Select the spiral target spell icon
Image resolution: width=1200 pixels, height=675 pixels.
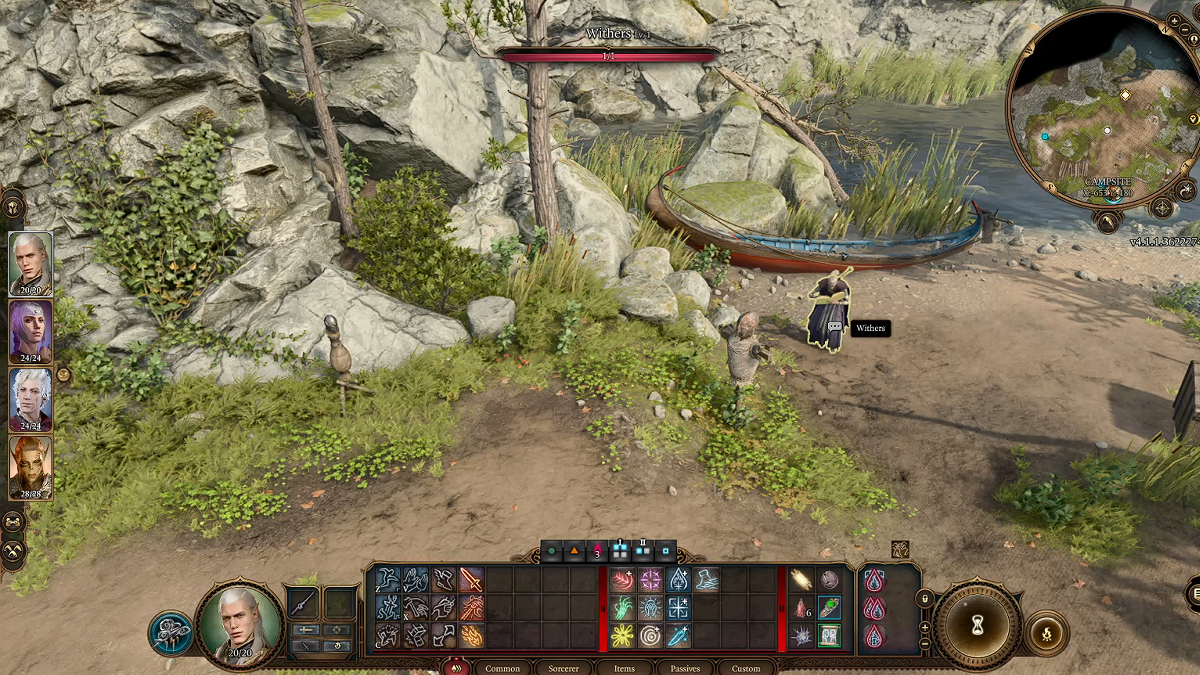651,634
